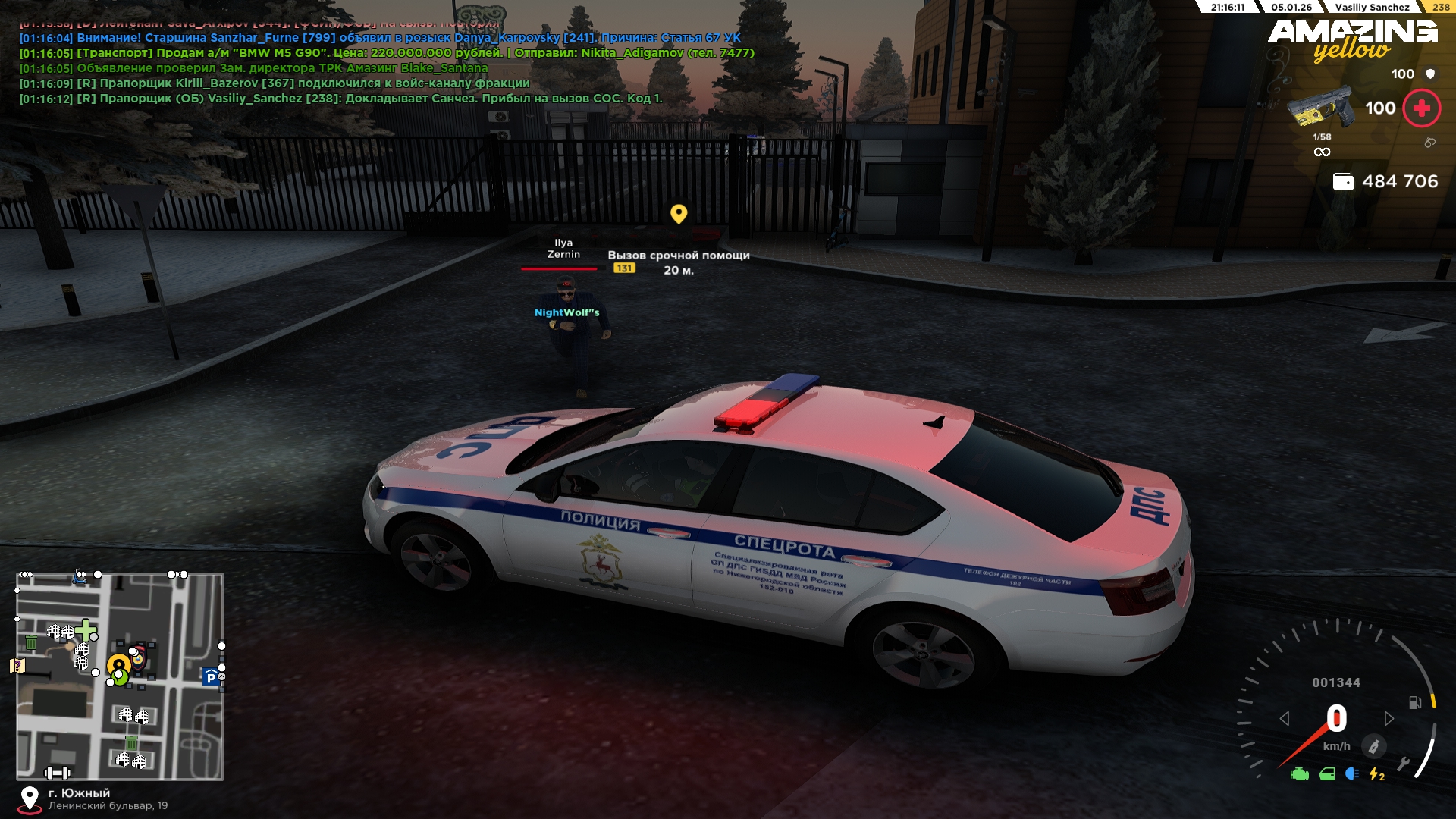Screen dimensions: 1456x819
Task: Select the yellow emergency call waypoint marker
Action: [x=679, y=214]
